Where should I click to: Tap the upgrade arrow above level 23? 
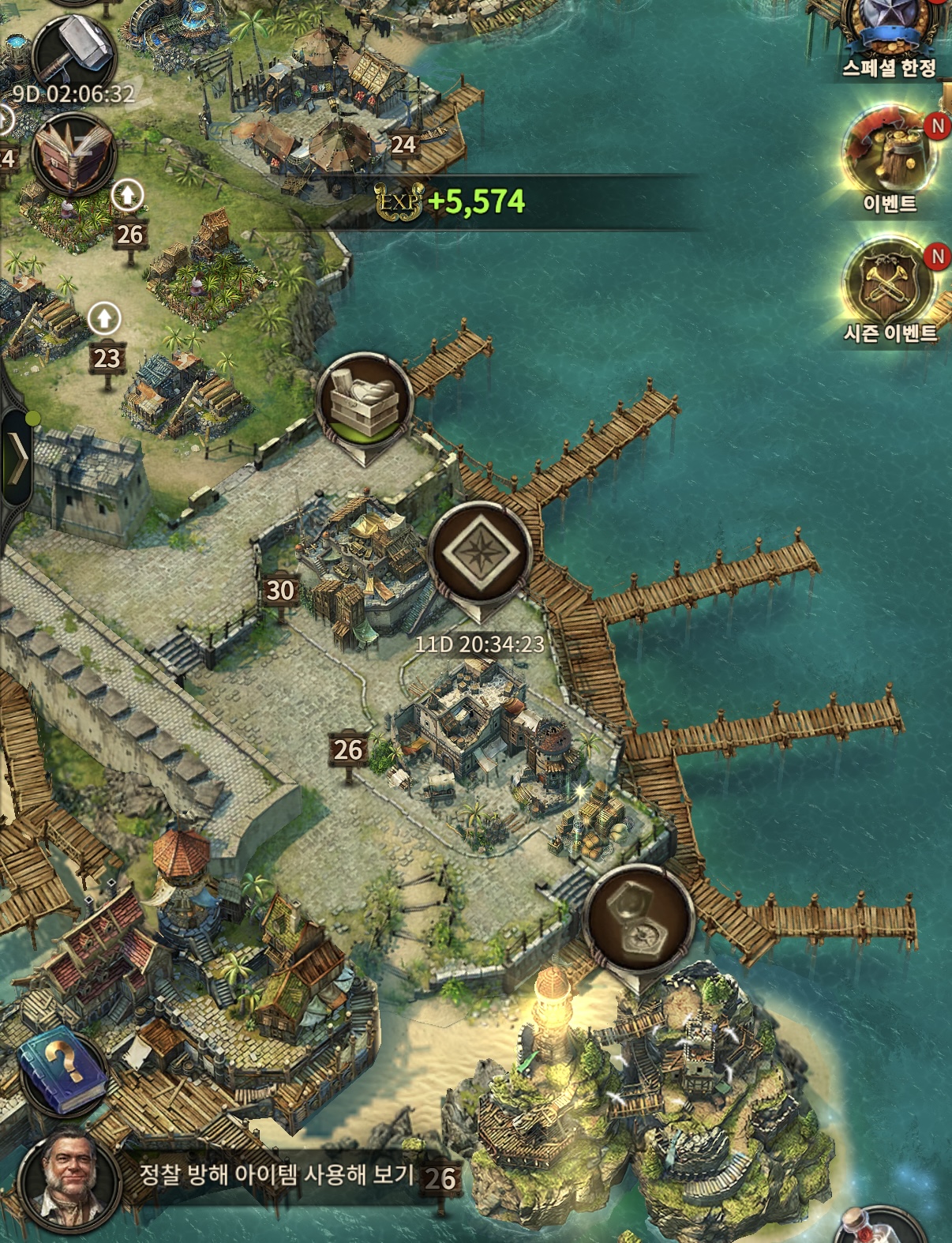click(104, 320)
